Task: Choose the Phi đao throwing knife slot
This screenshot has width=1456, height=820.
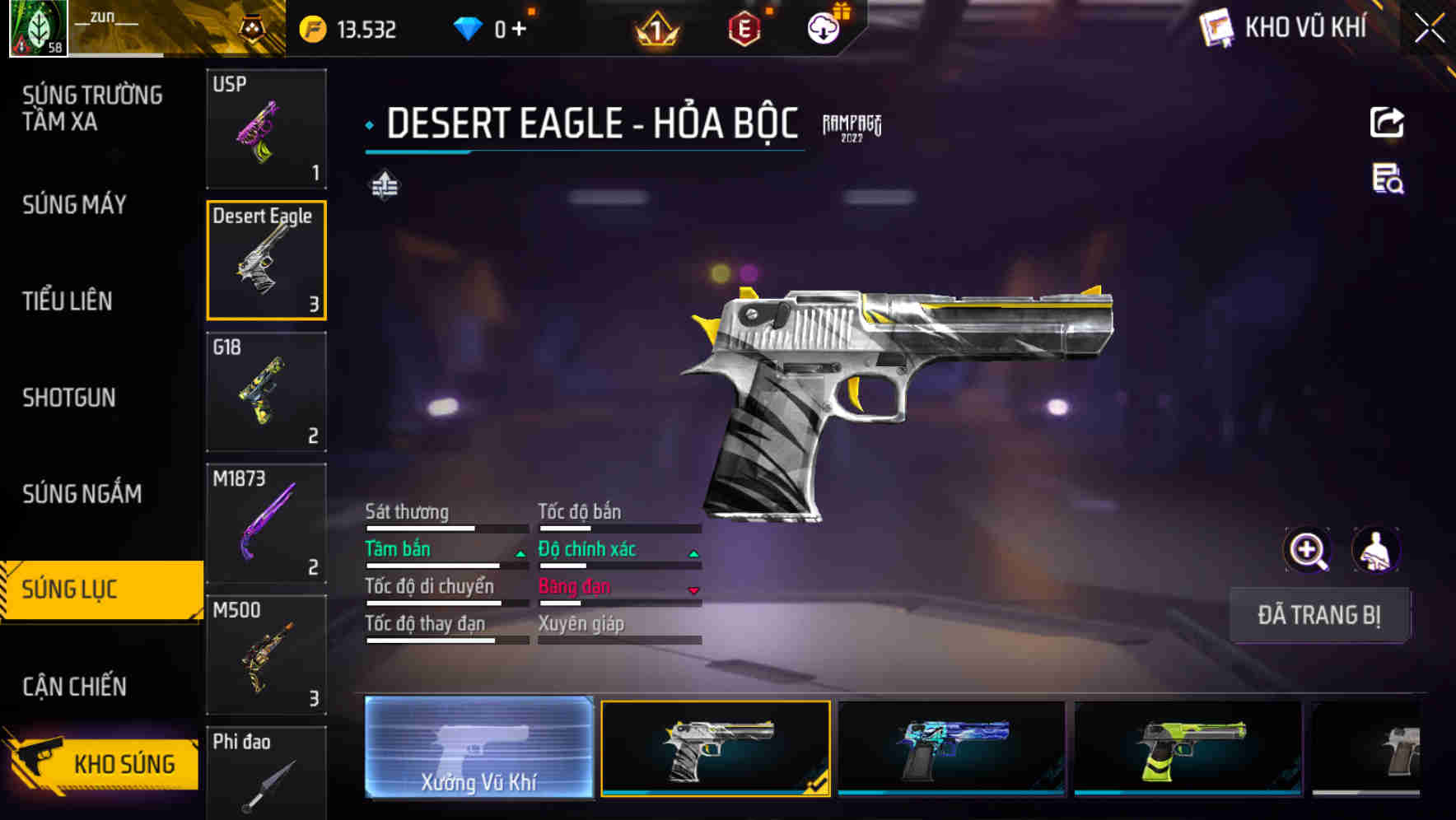Action: 266,772
